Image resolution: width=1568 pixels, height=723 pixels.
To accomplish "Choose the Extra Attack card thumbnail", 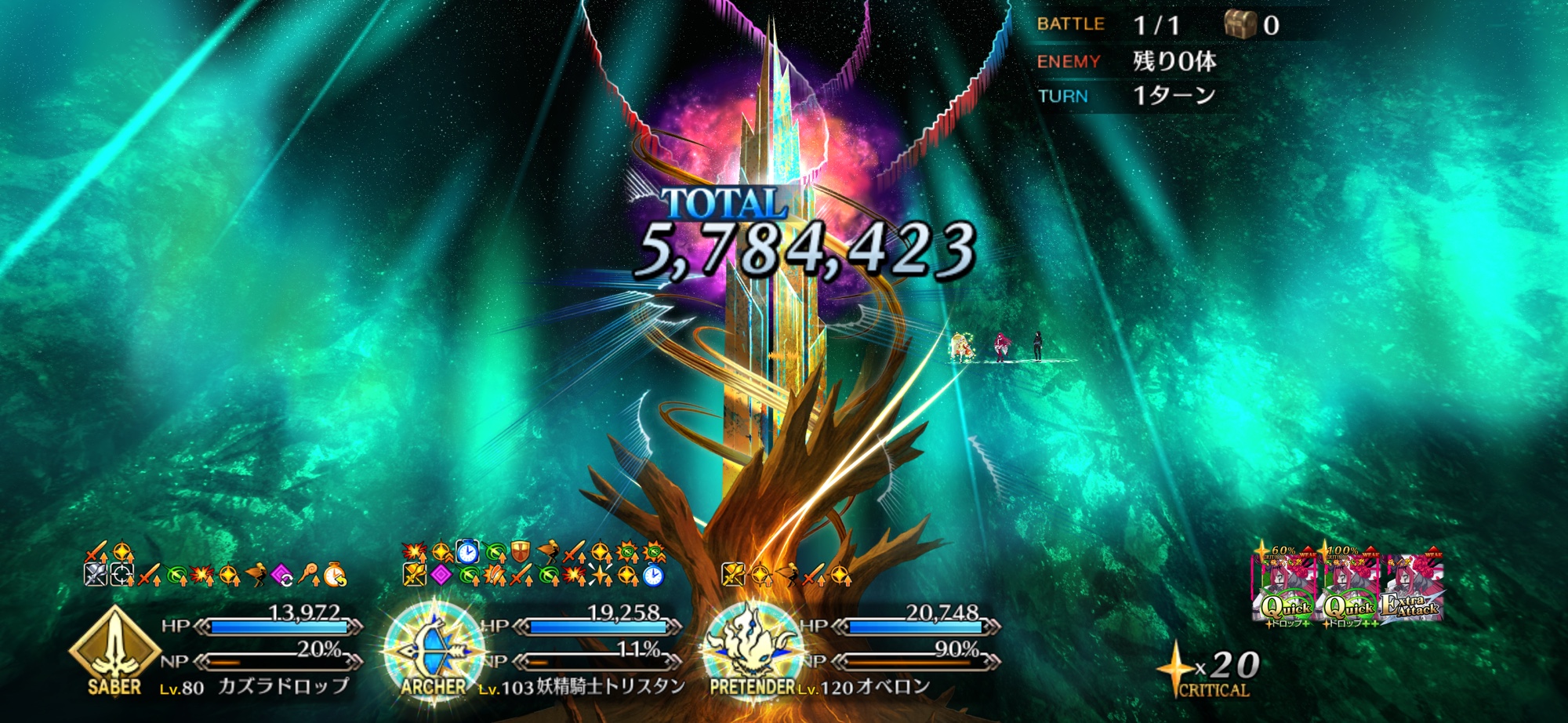I will click(x=1412, y=590).
